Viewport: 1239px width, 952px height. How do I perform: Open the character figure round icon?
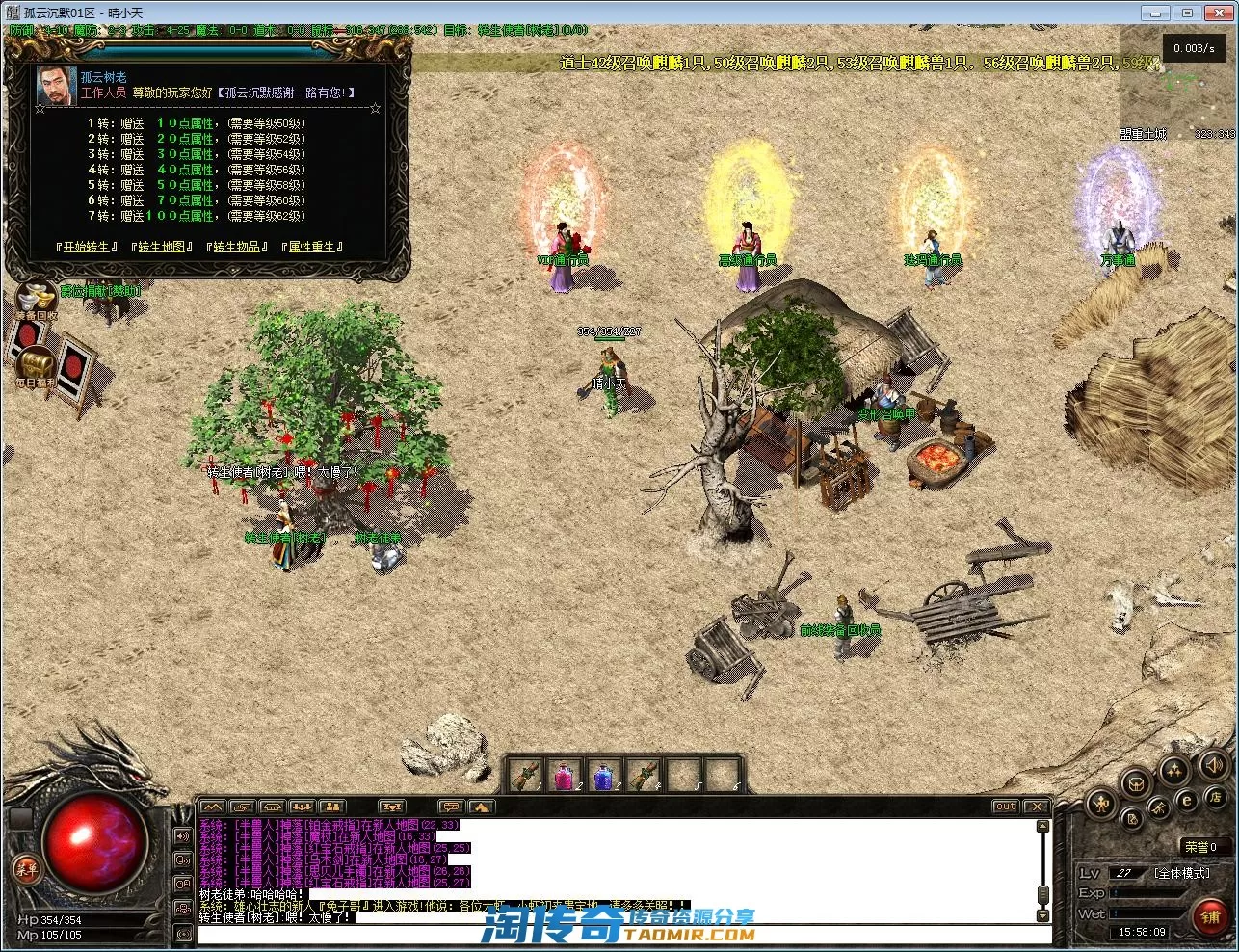pos(1100,804)
